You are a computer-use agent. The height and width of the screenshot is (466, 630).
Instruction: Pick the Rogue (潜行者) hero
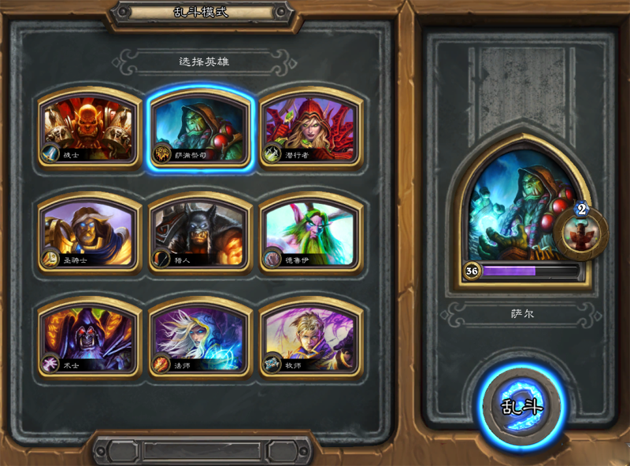click(x=308, y=129)
